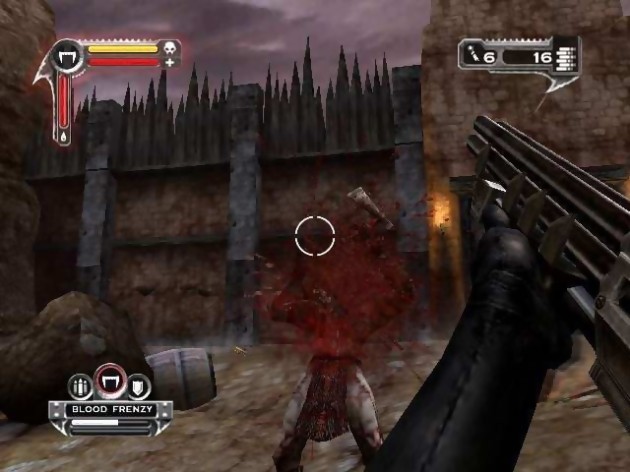Click the skull icon beside the yellow bar

pyautogui.click(x=168, y=47)
